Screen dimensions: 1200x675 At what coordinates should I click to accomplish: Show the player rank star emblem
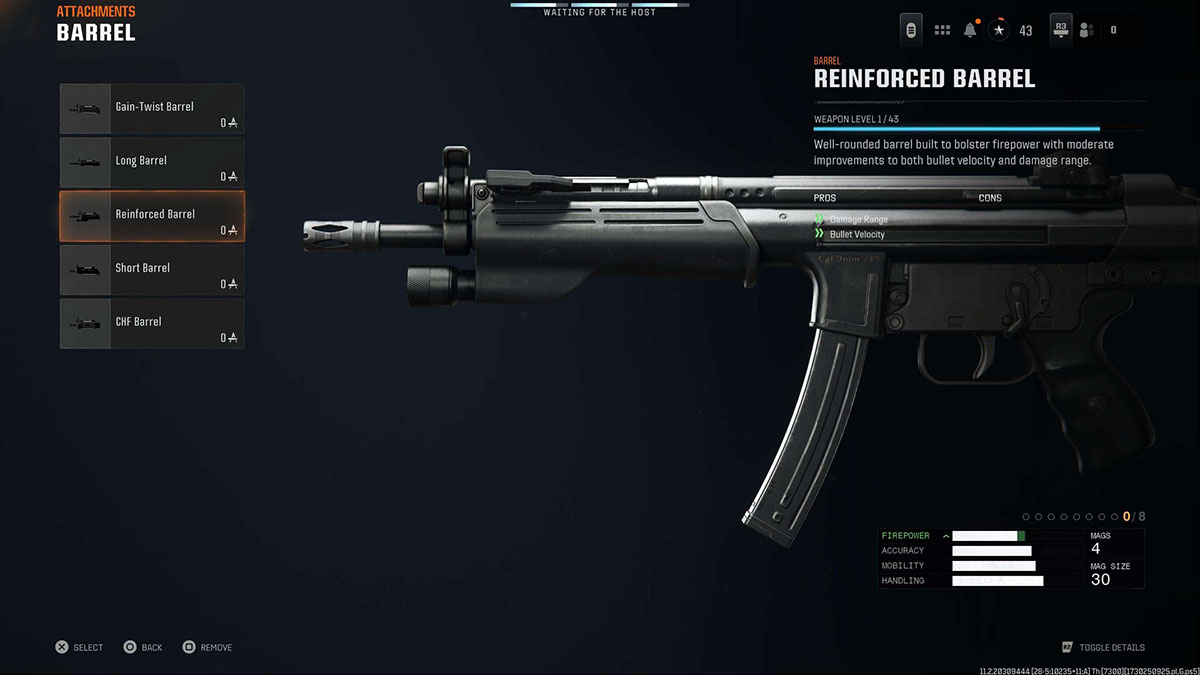pyautogui.click(x=999, y=30)
